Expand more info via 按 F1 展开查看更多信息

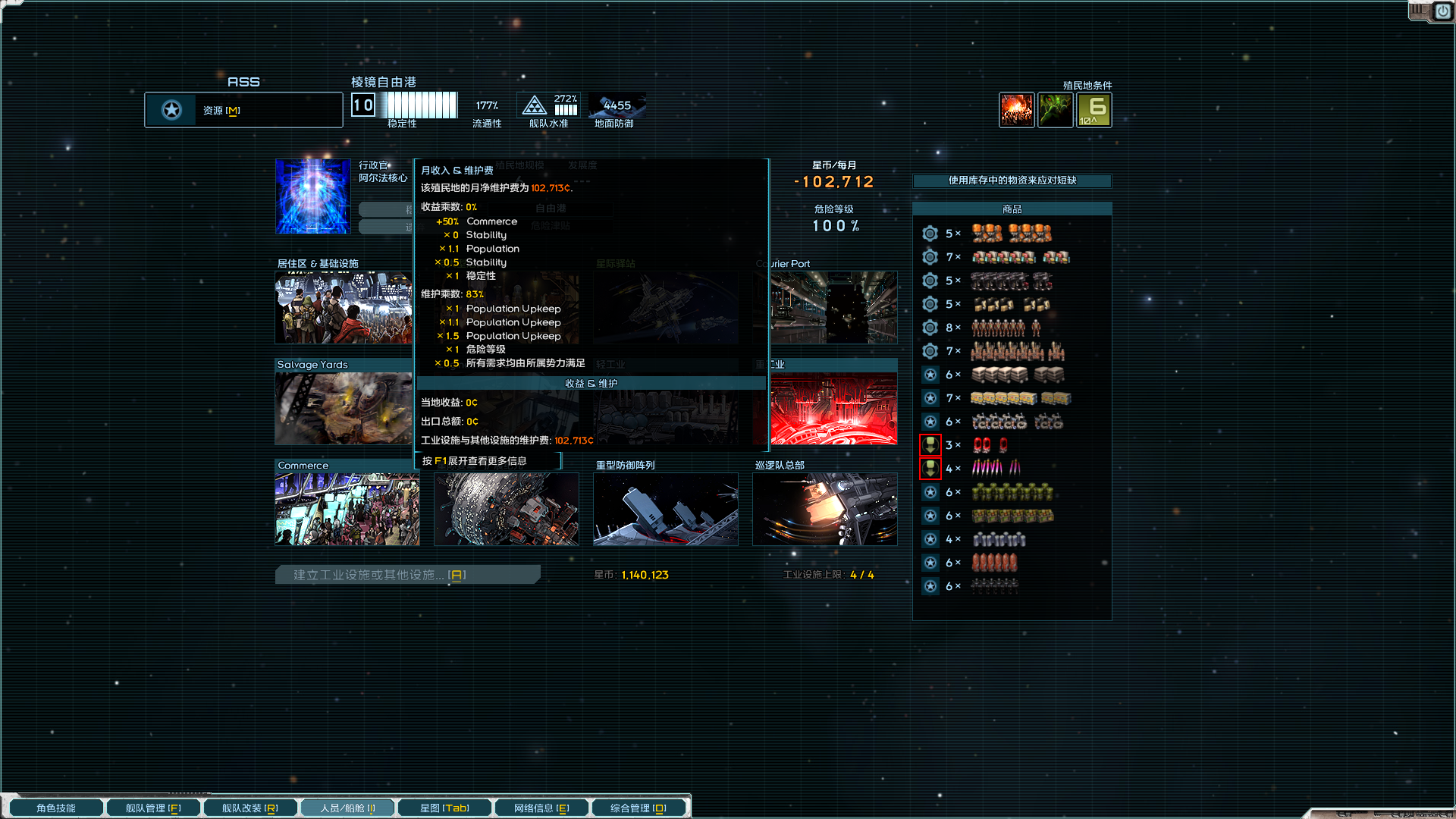click(488, 460)
